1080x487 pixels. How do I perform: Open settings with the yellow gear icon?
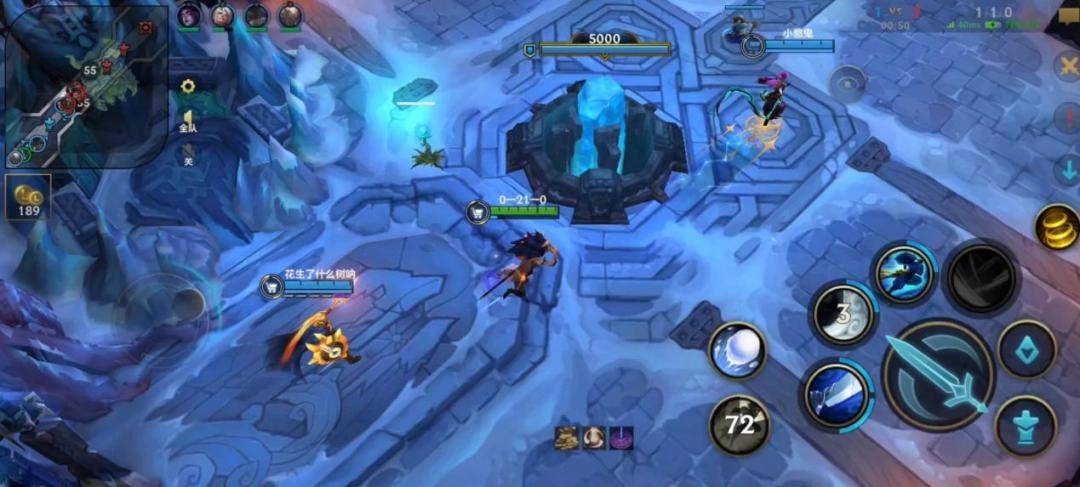[187, 87]
